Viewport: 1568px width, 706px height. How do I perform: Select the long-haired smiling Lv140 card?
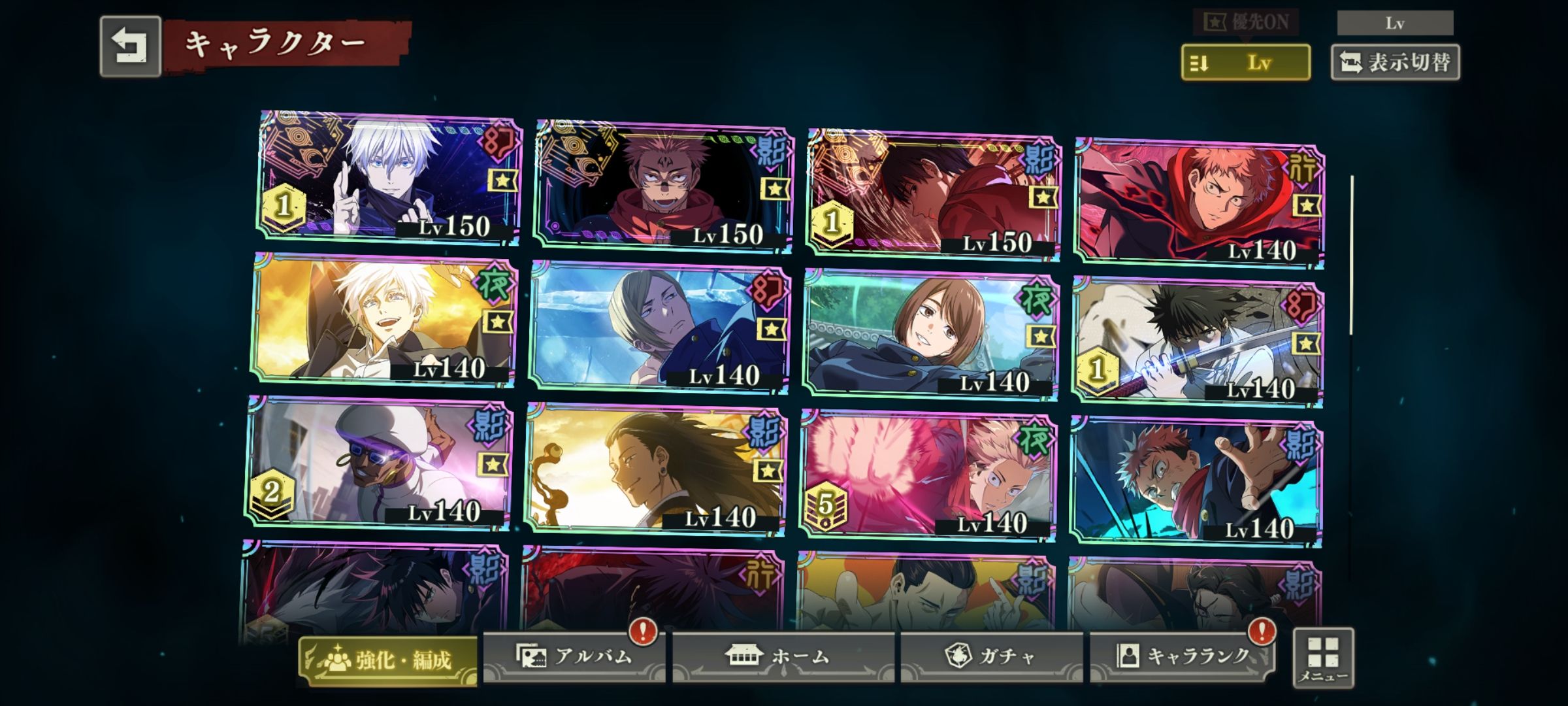[x=655, y=469]
